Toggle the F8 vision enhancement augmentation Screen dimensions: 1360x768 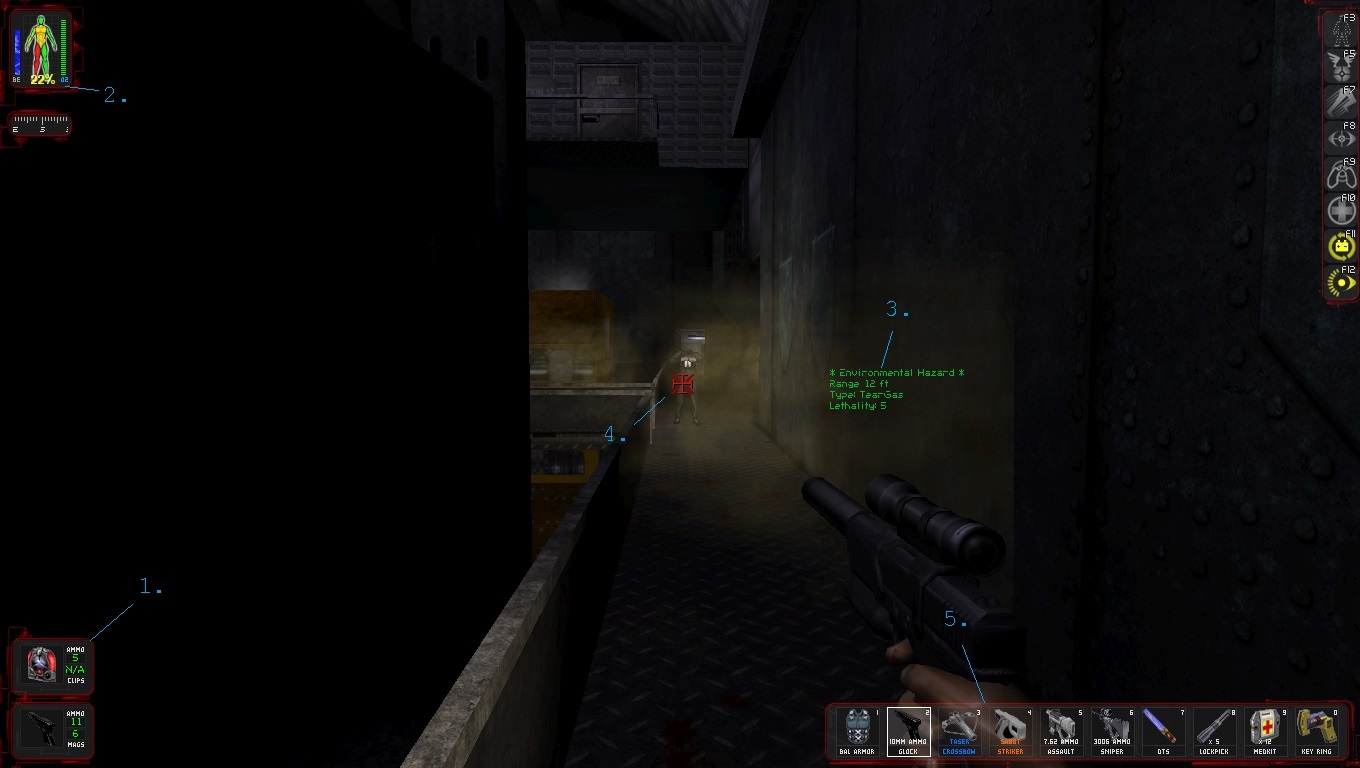pyautogui.click(x=1340, y=135)
